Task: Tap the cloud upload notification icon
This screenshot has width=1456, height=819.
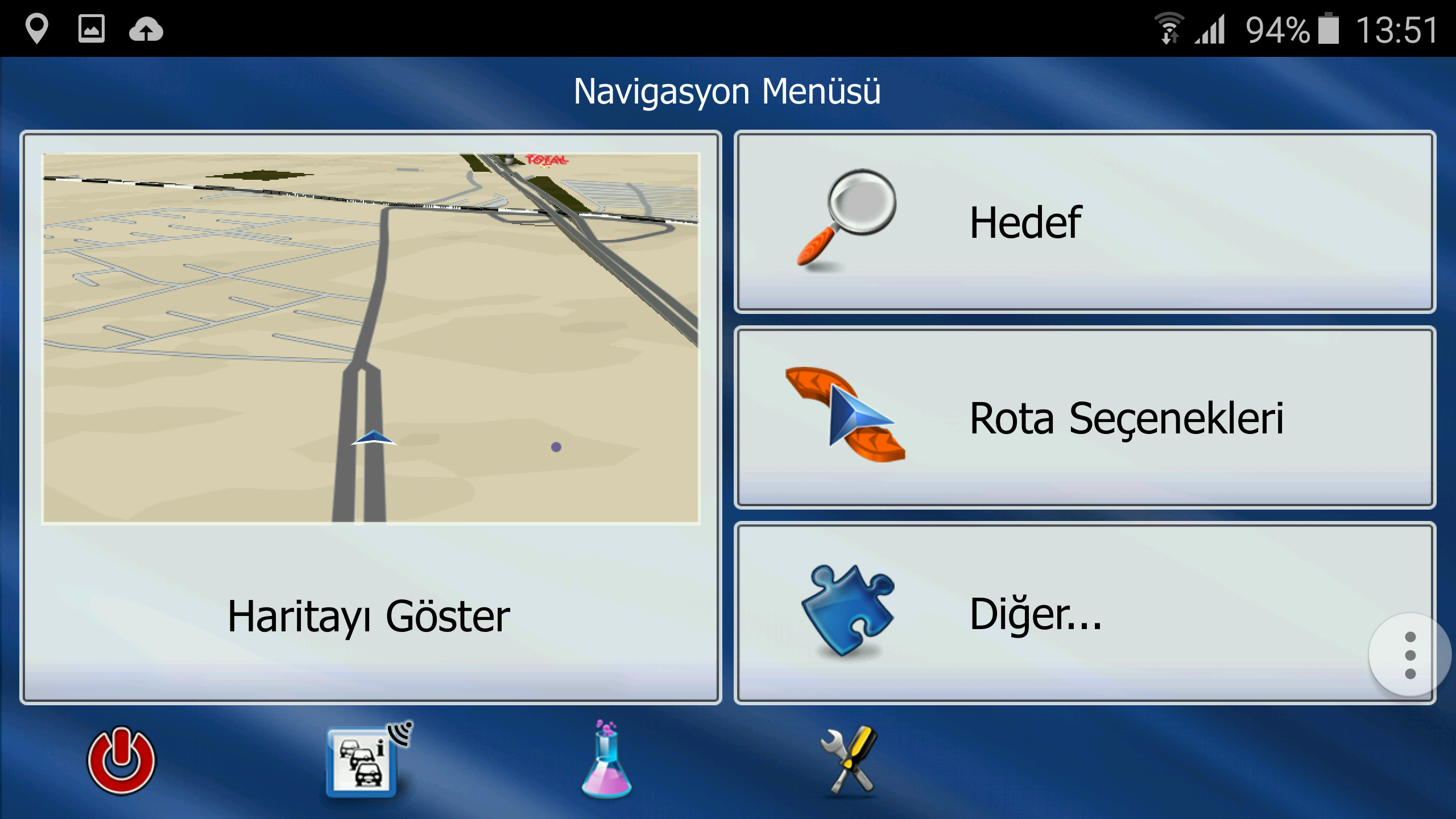Action: tap(146, 30)
